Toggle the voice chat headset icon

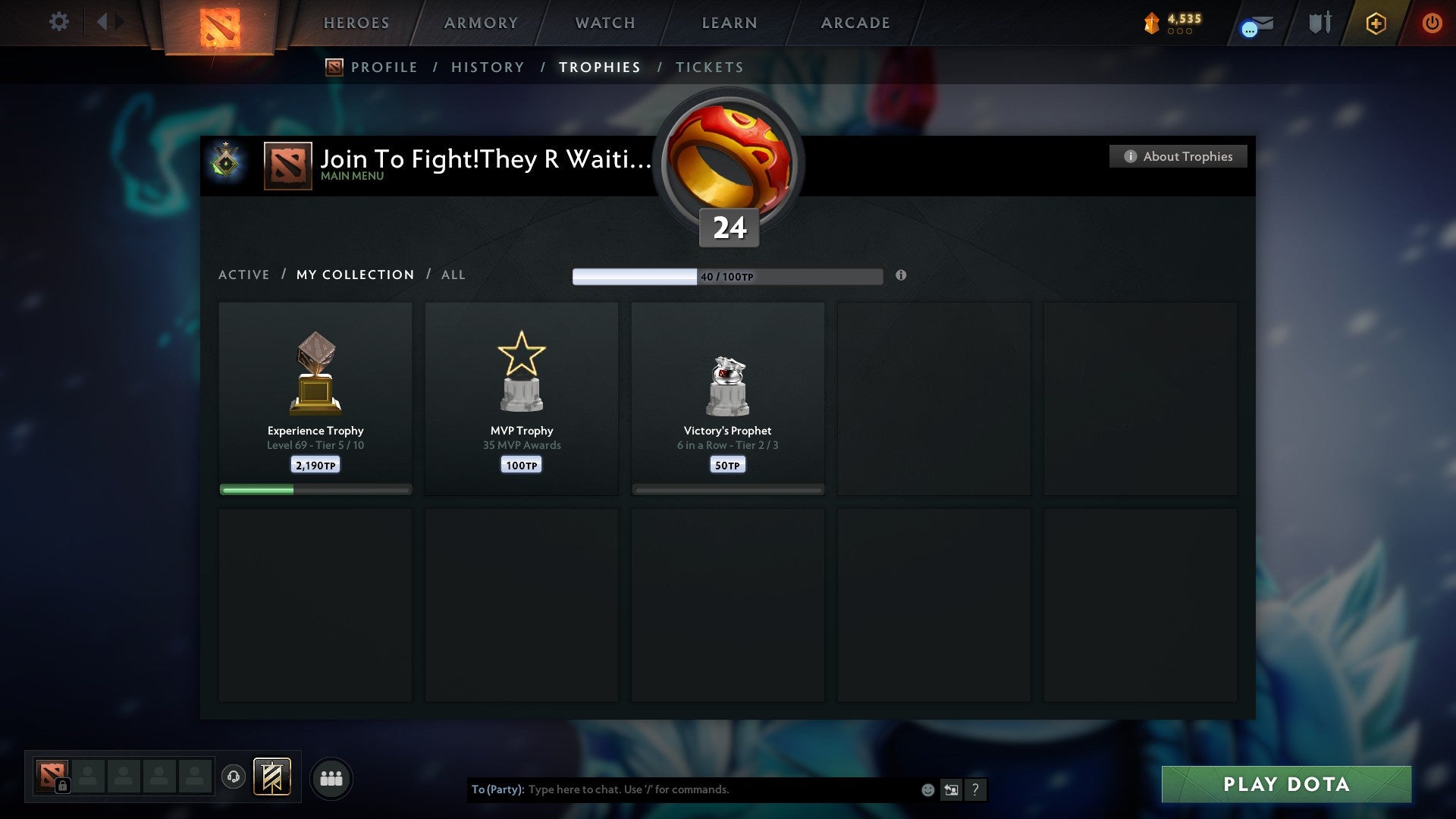(234, 777)
